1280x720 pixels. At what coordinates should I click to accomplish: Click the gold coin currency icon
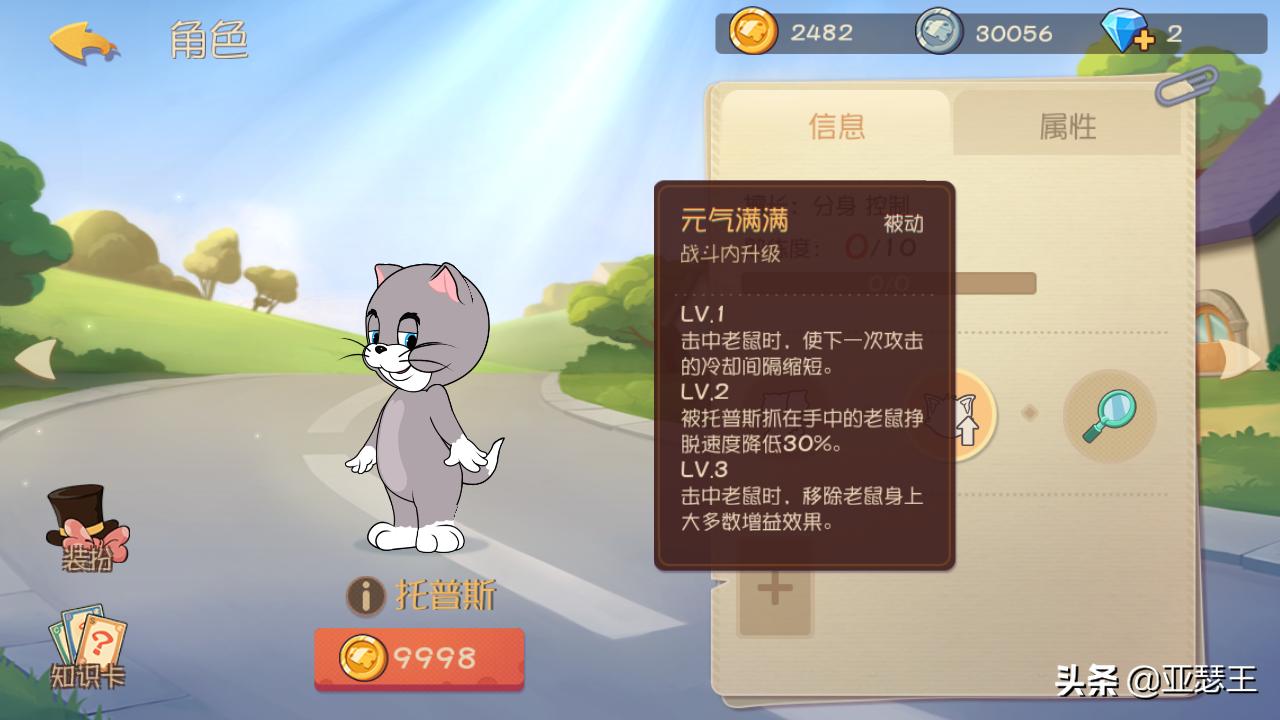pos(757,32)
